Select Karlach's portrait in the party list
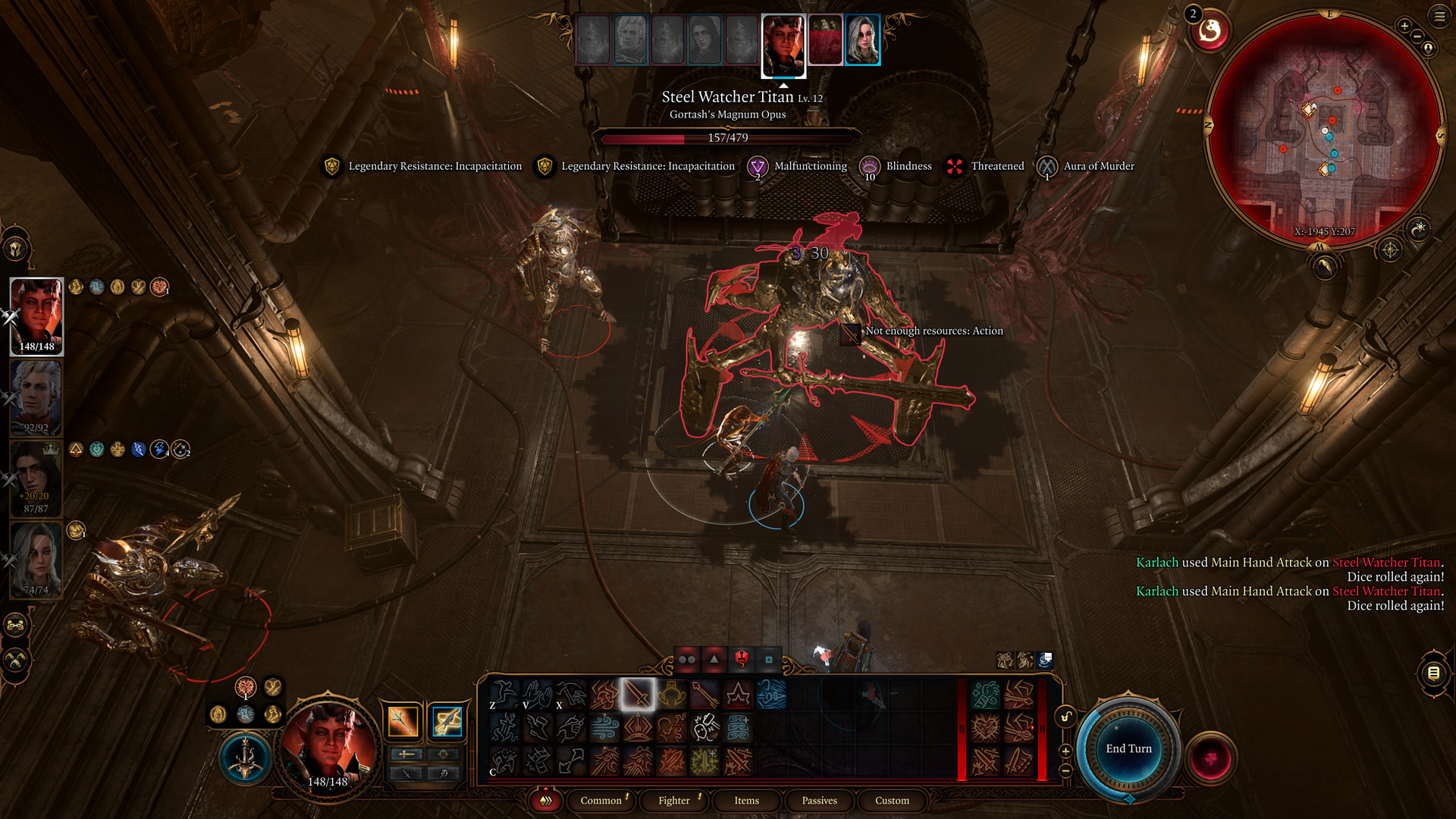The image size is (1456, 819). pyautogui.click(x=36, y=315)
